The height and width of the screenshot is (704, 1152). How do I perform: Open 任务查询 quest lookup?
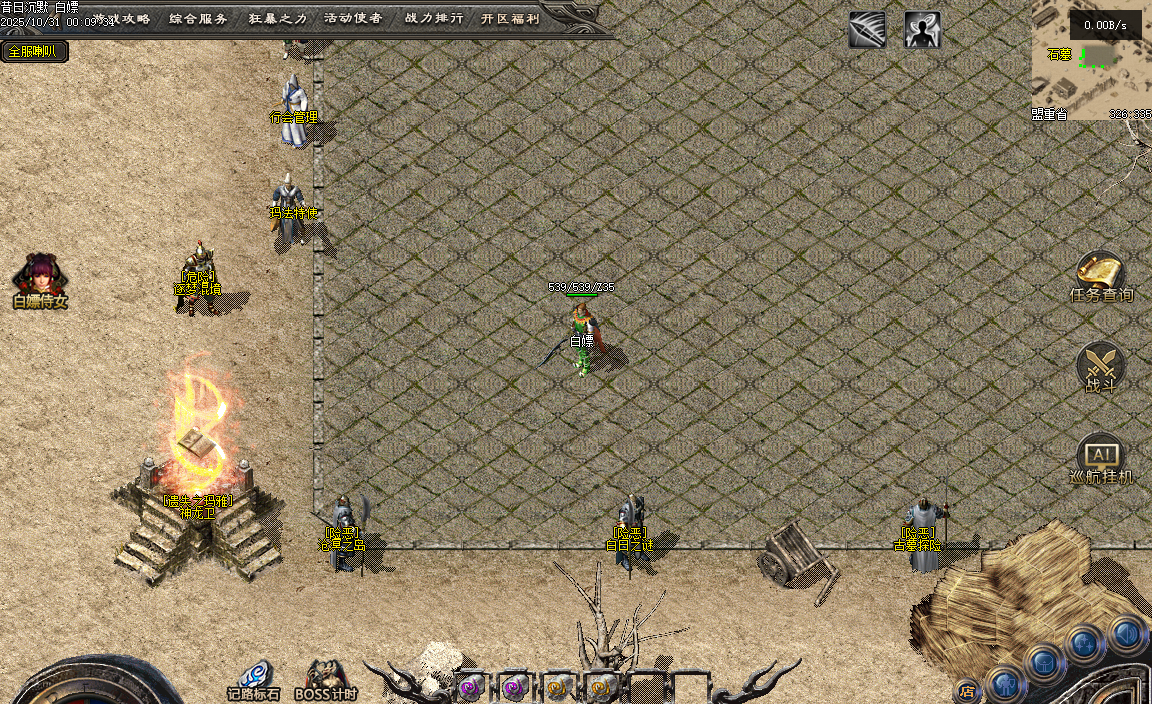point(1101,276)
